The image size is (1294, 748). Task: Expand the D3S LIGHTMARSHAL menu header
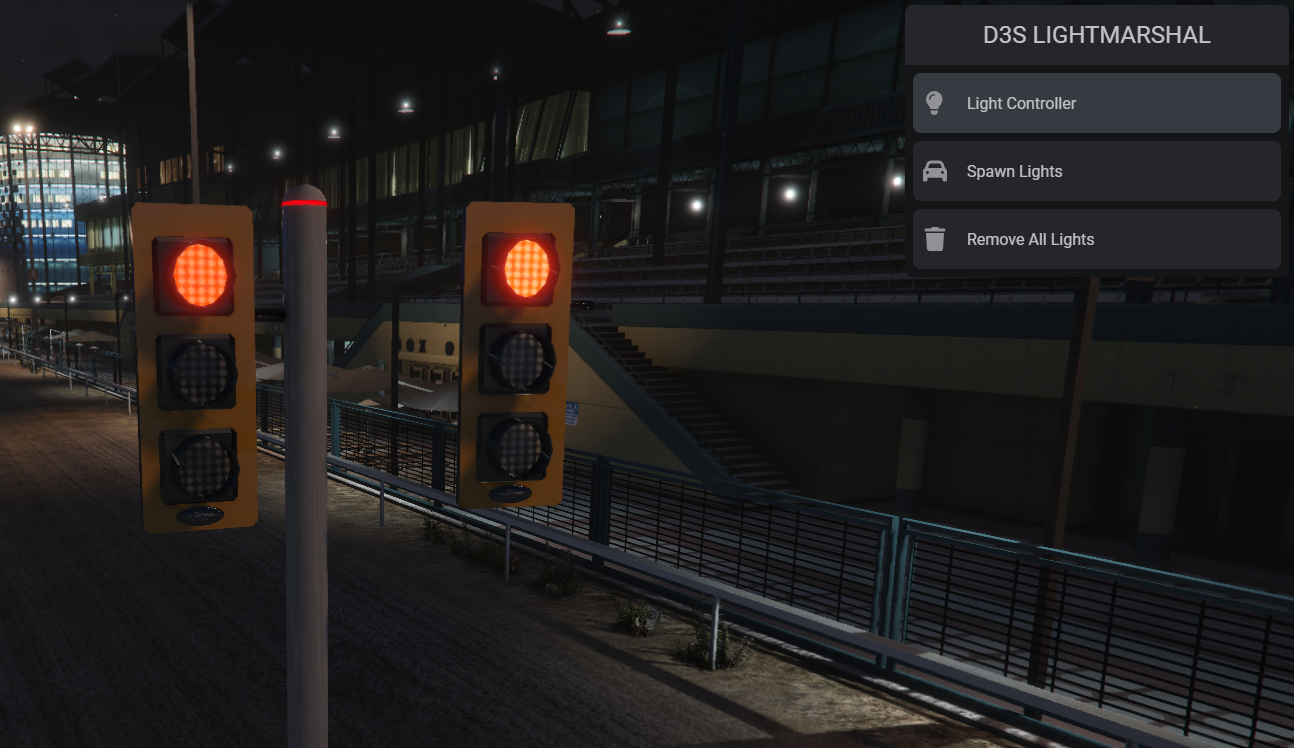(1096, 35)
